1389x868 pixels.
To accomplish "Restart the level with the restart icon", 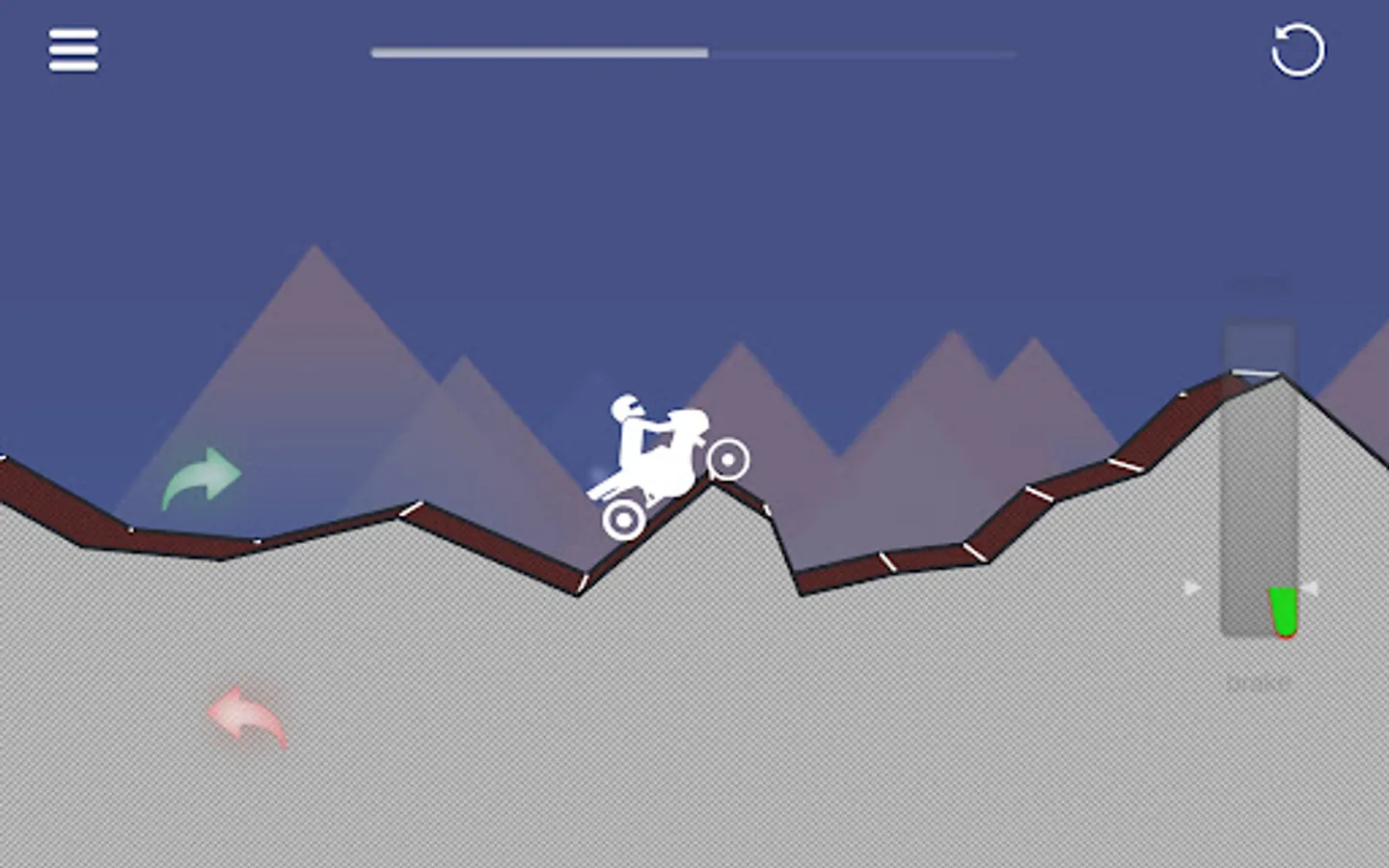I will [1295, 51].
